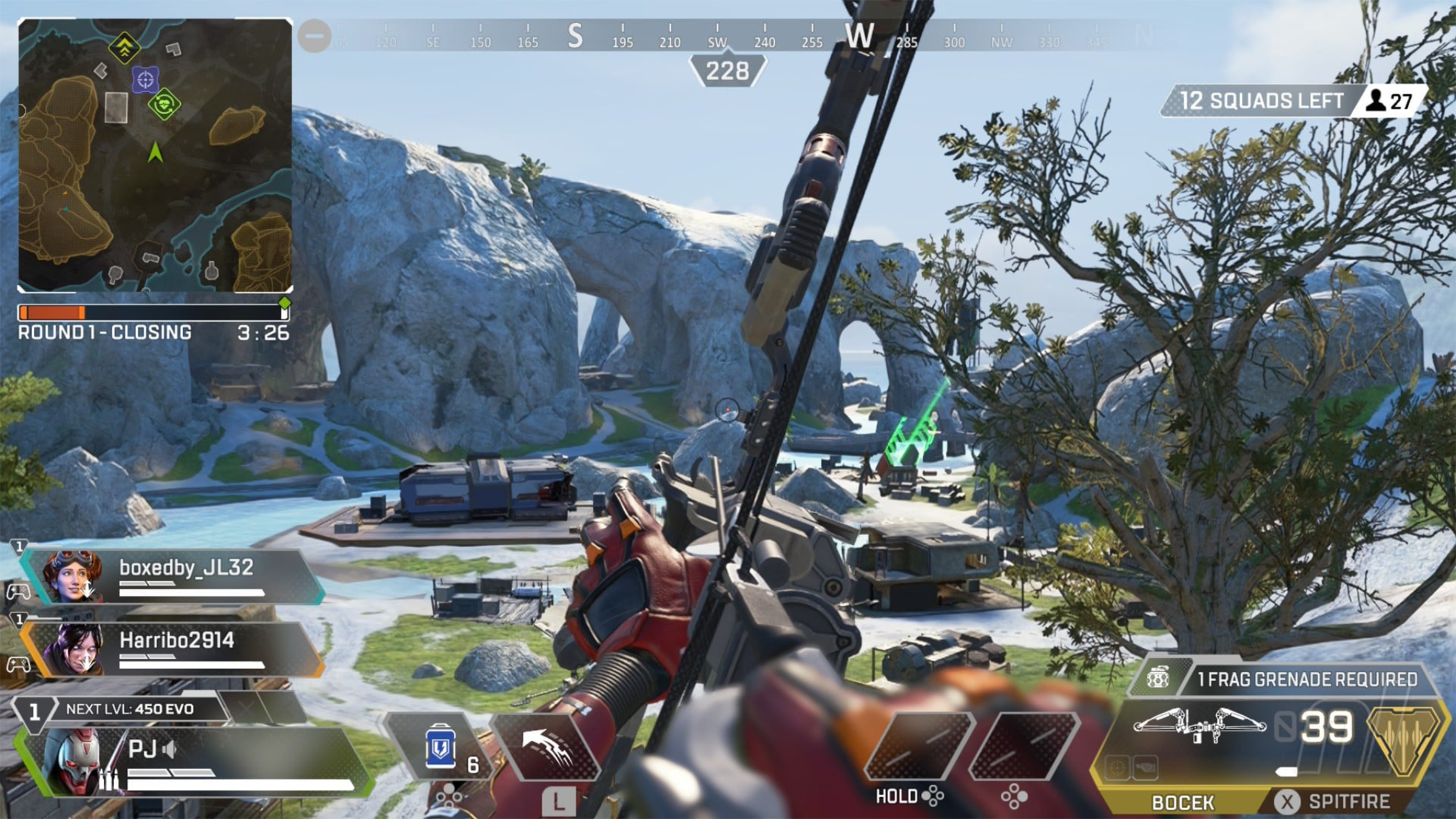Screen dimensions: 1456x819
Task: Select the Bocek bow weapon slot
Action: tap(1183, 802)
